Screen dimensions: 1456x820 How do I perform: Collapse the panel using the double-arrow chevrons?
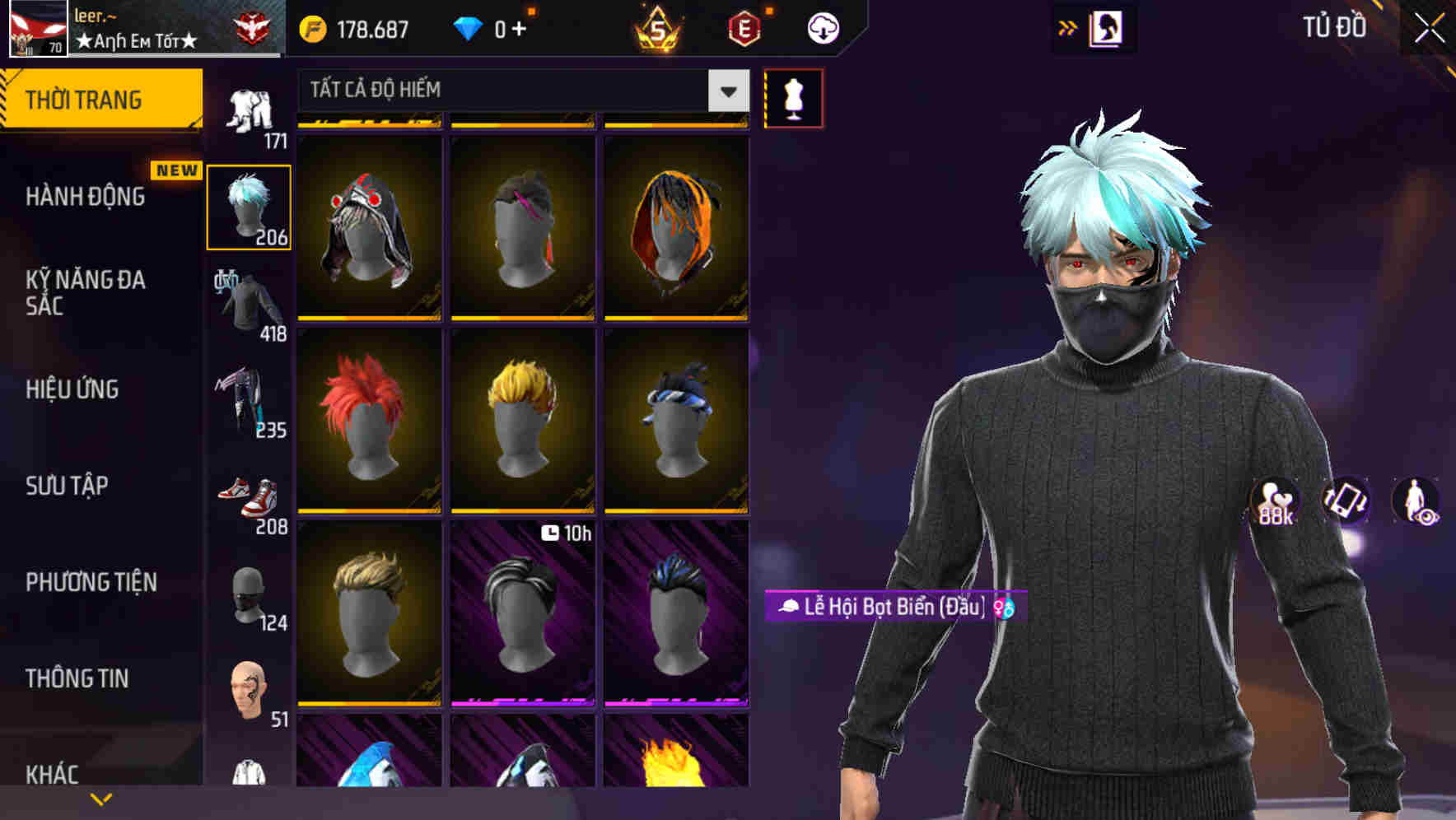[x=1068, y=27]
